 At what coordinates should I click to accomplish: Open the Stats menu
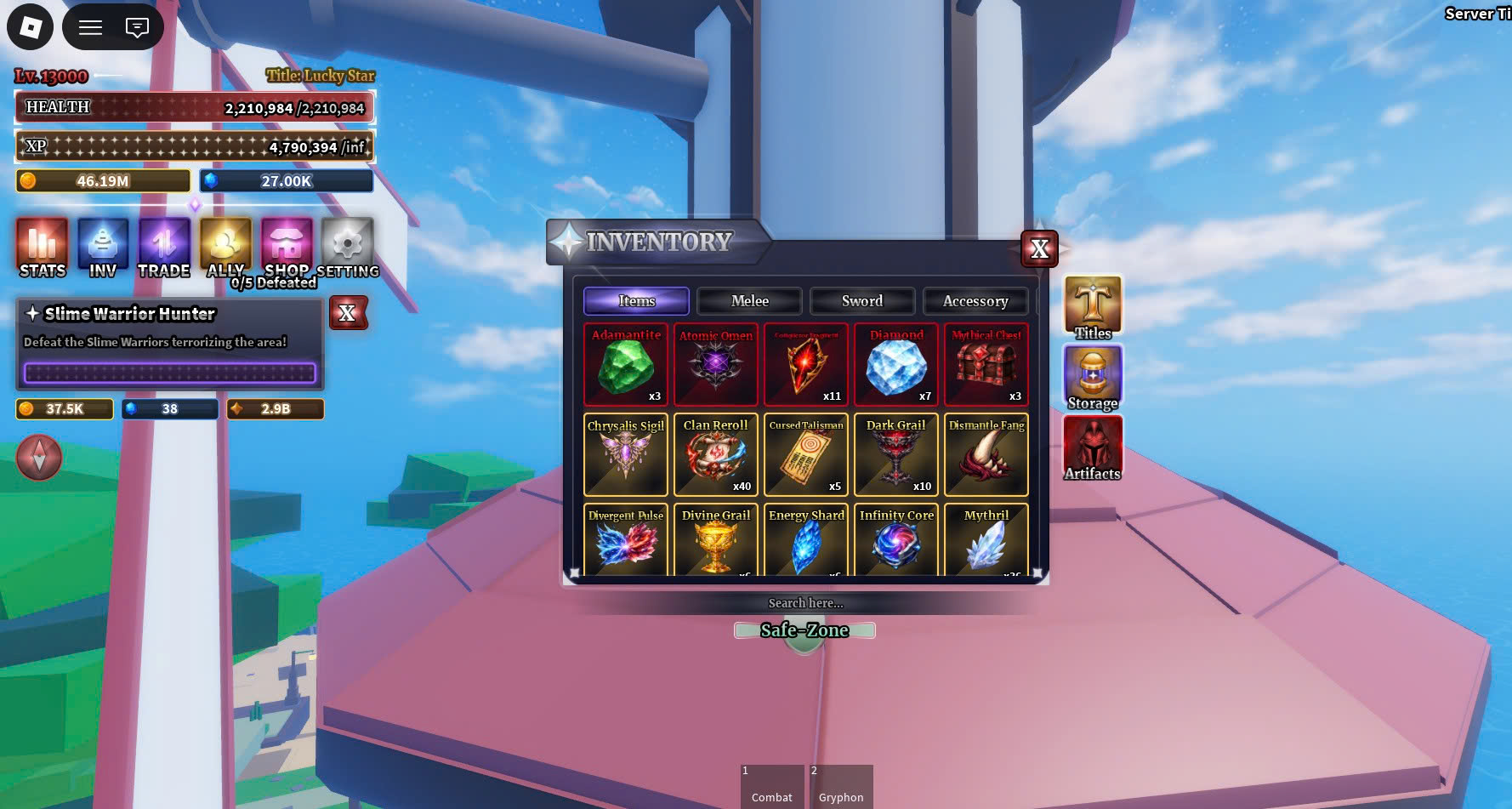click(43, 248)
